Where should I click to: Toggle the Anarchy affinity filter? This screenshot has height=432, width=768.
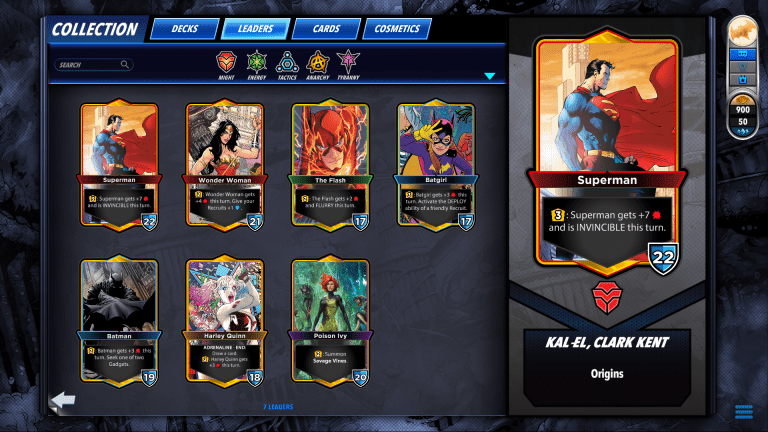point(318,63)
